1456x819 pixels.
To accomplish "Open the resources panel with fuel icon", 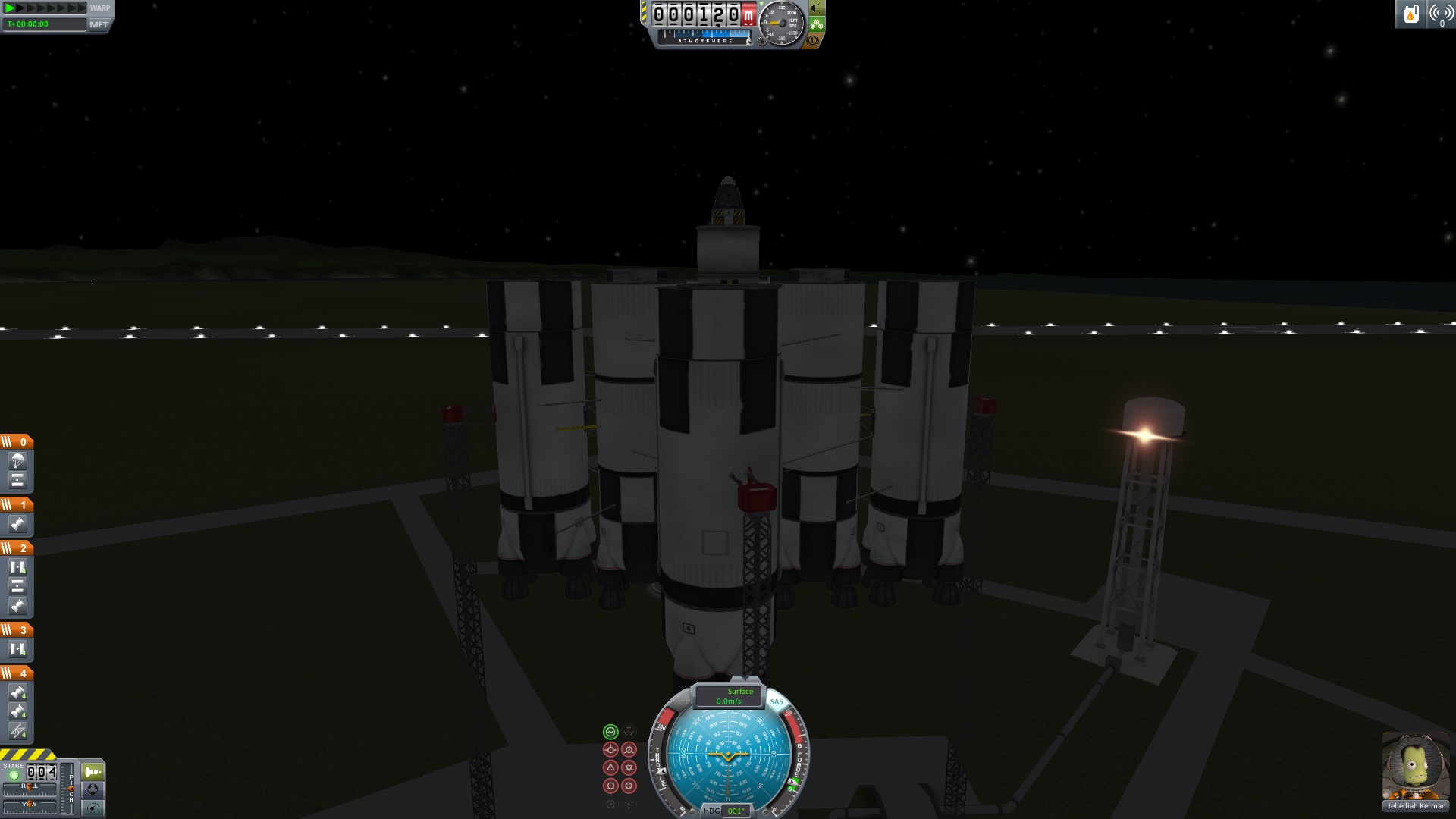I will (1410, 14).
